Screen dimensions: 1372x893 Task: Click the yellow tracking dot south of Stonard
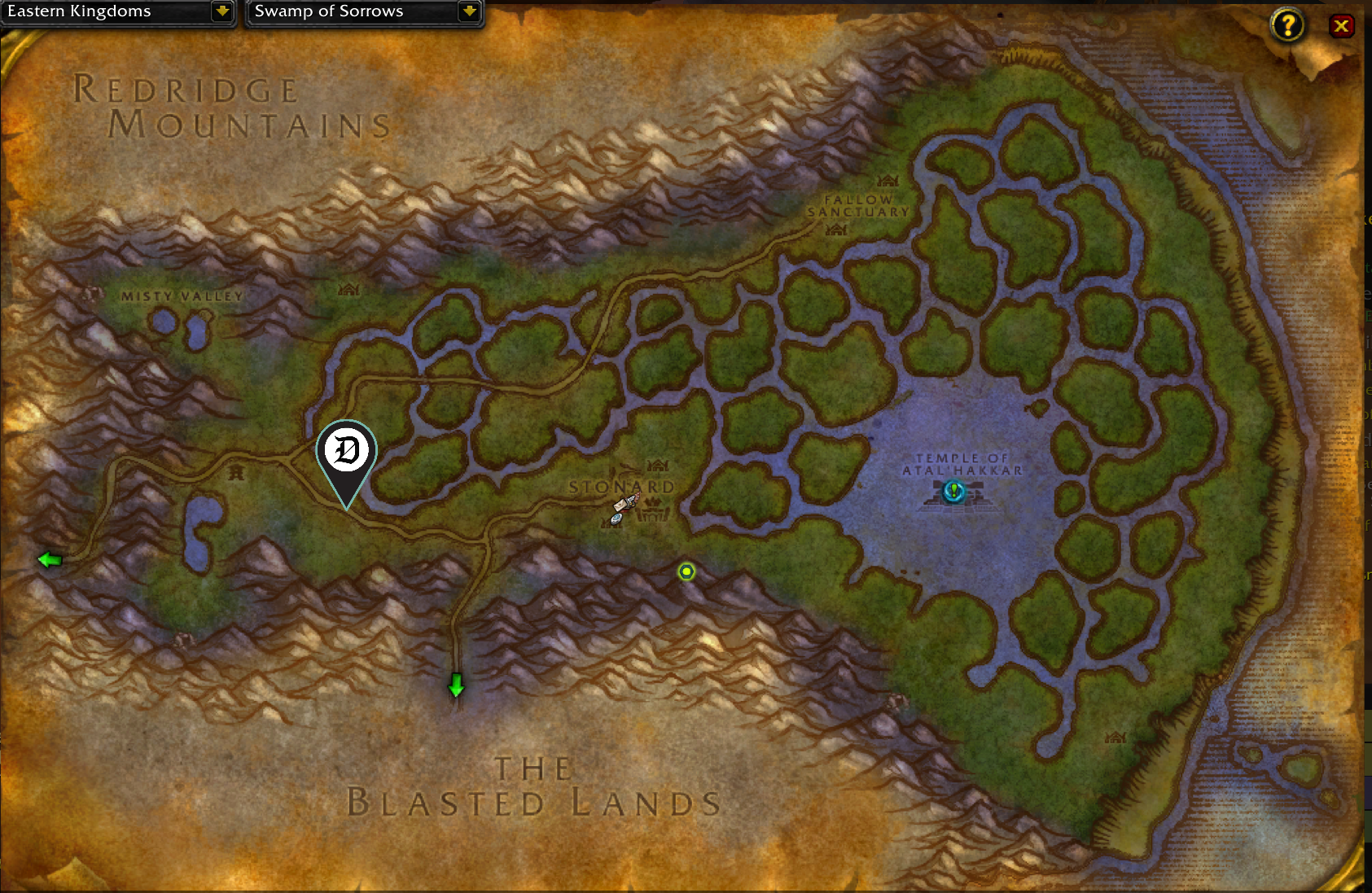pos(686,572)
